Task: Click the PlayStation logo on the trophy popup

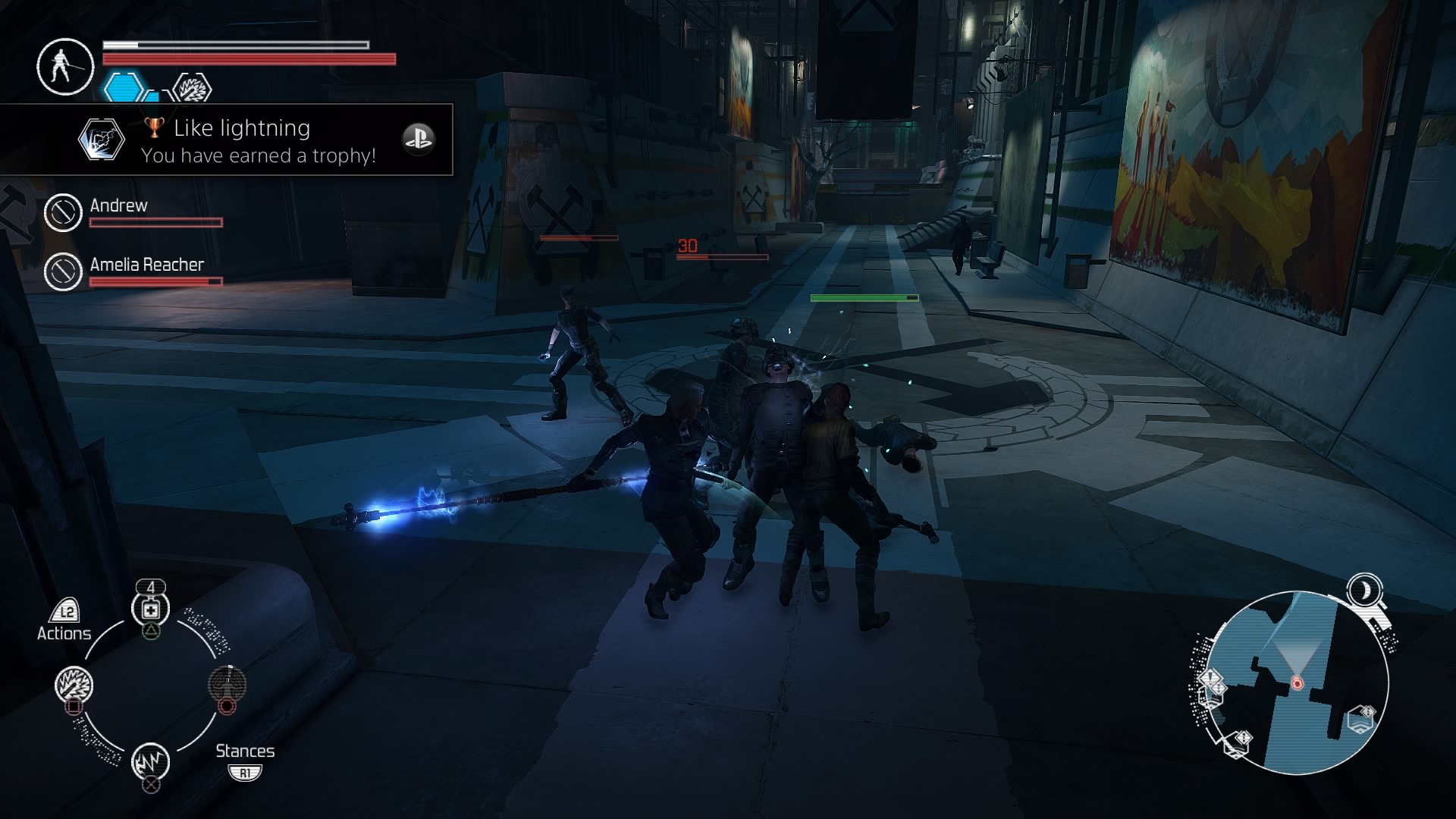Action: point(418,139)
